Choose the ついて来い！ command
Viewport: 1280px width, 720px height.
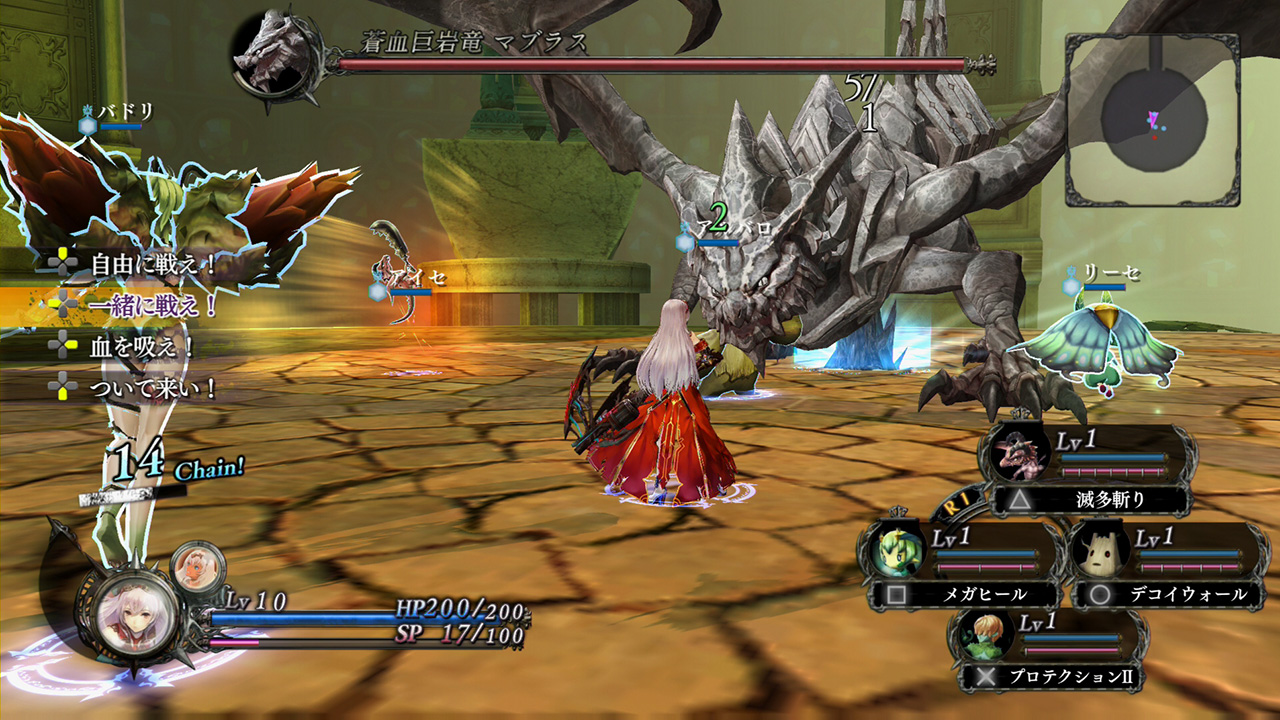click(x=153, y=387)
